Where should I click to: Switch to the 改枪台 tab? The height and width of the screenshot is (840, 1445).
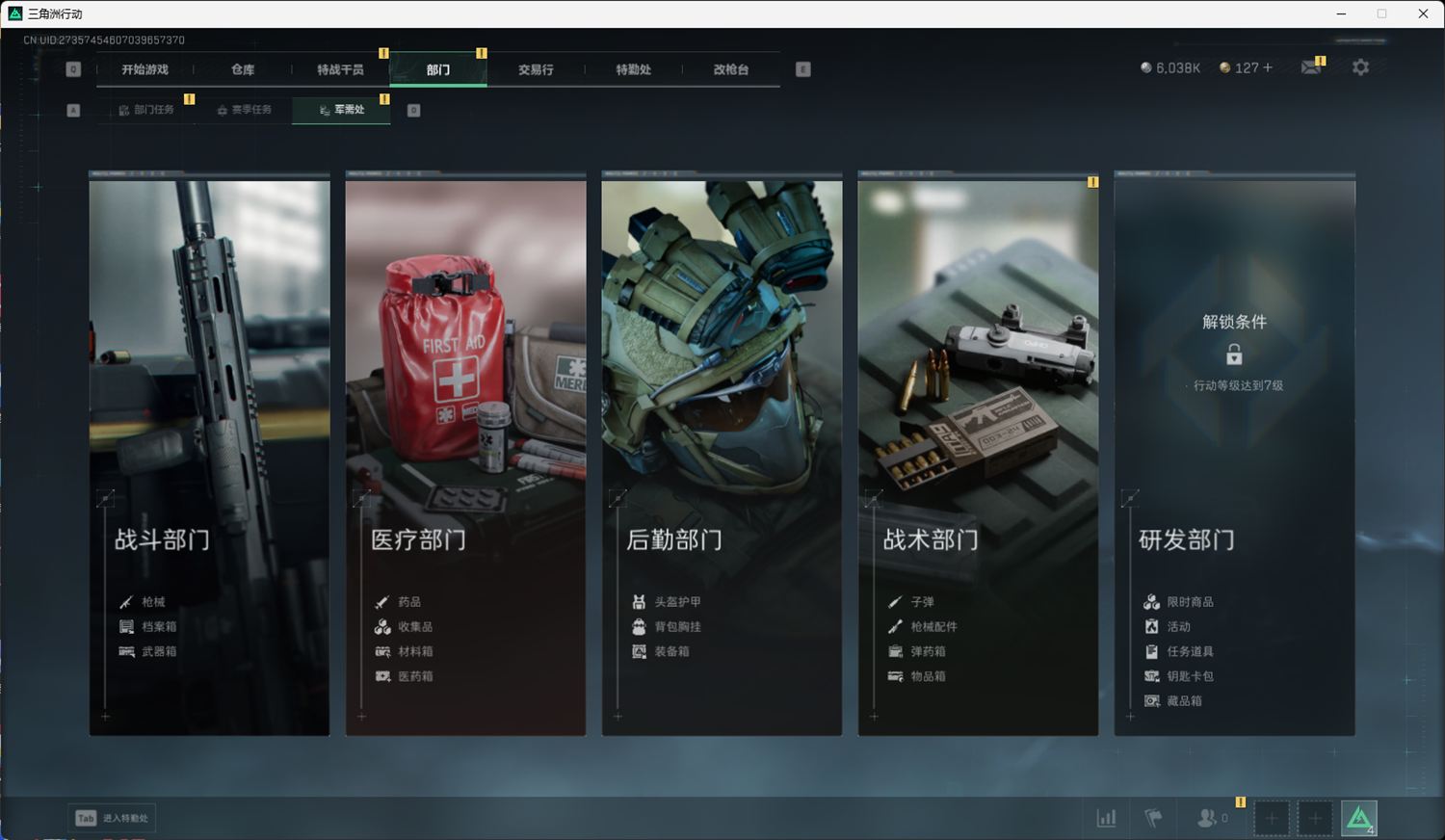point(731,69)
